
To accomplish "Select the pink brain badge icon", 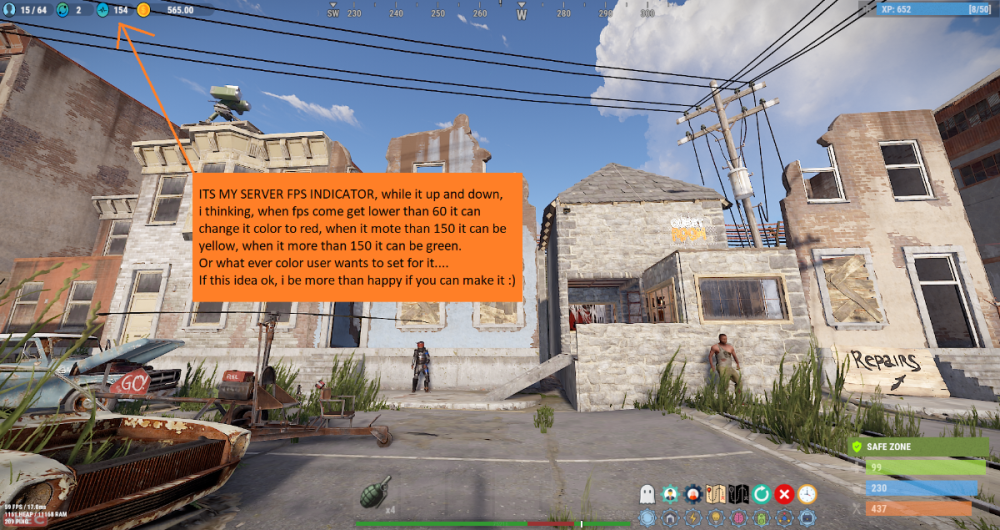I will [x=738, y=518].
